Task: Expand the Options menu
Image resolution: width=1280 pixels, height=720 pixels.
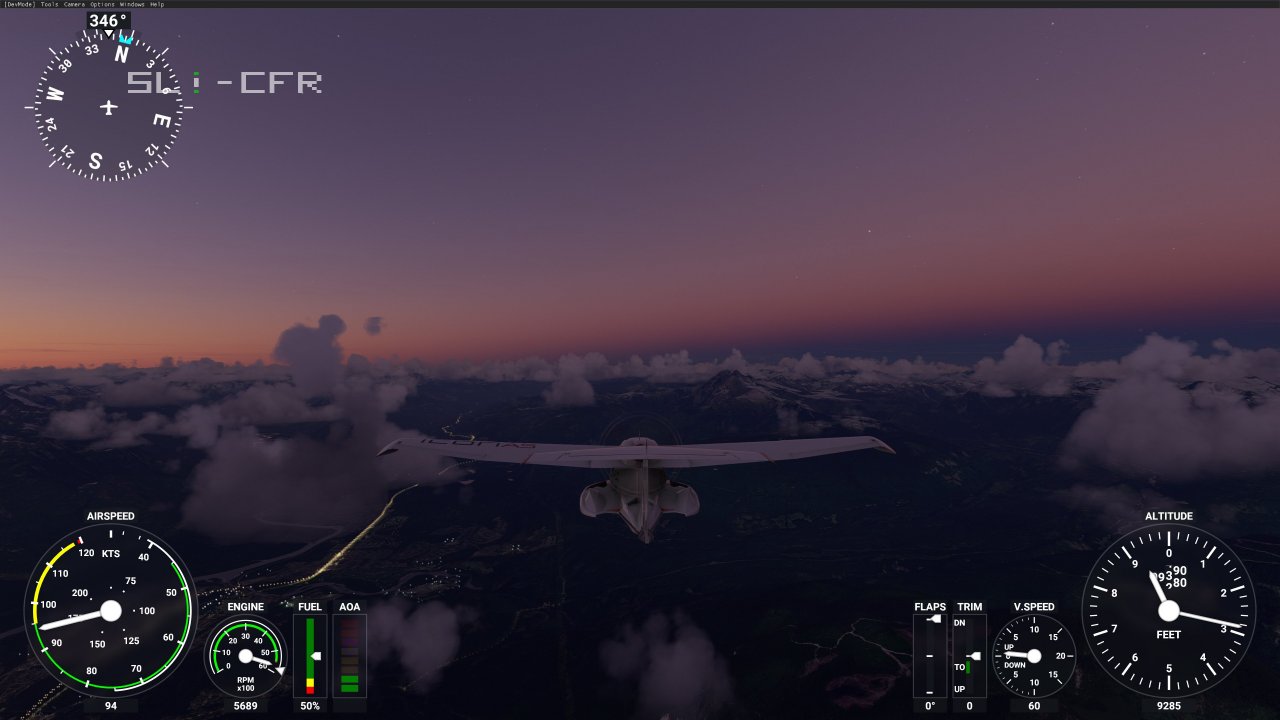Action: pyautogui.click(x=102, y=4)
